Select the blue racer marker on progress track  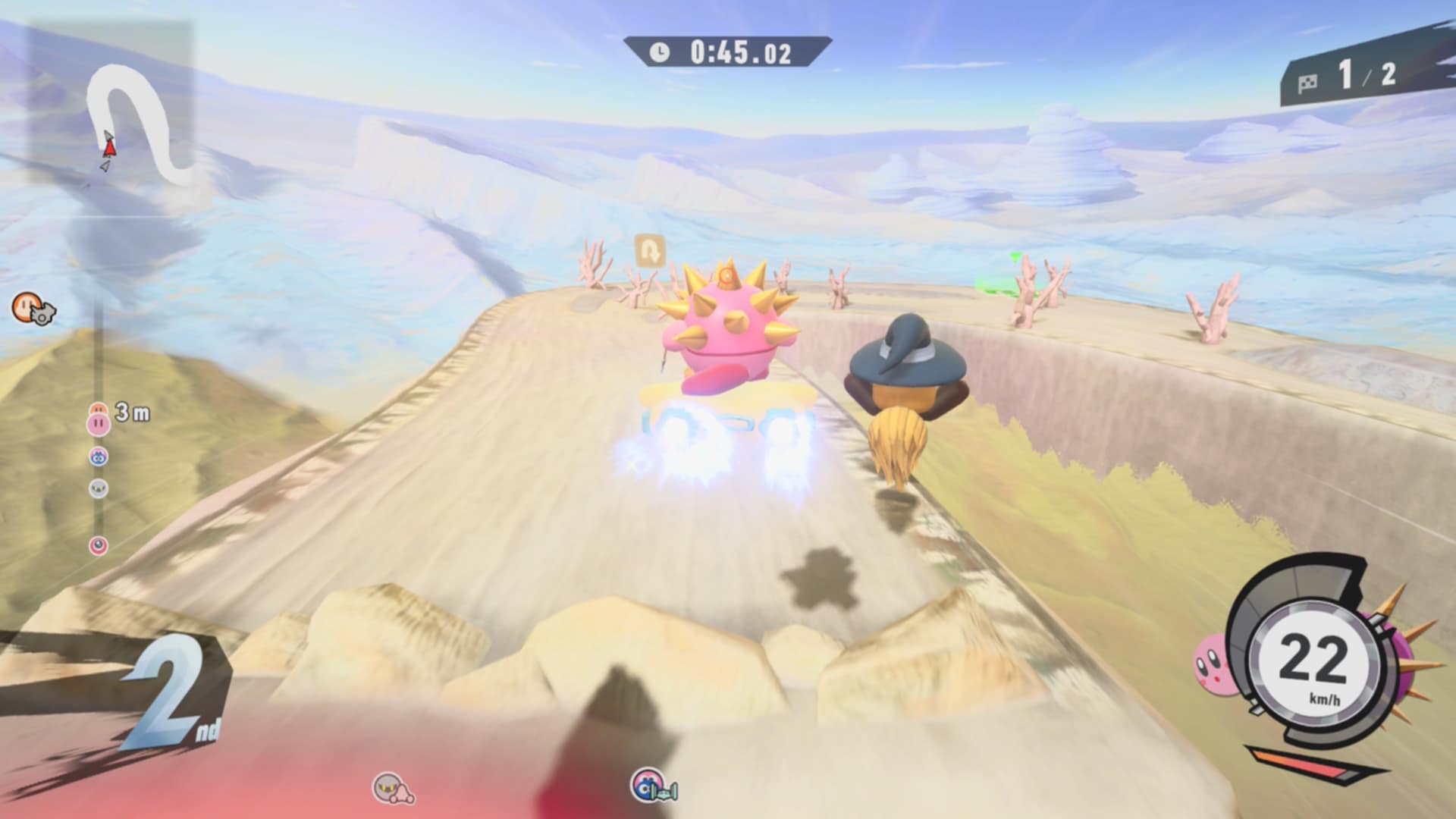coord(99,457)
